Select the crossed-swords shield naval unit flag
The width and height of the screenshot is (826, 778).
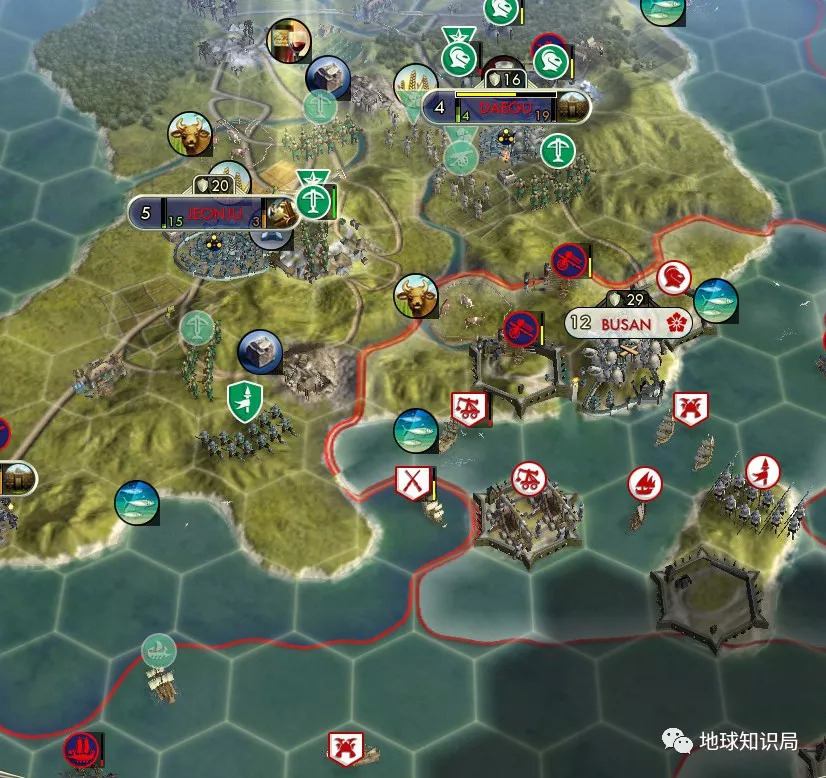click(411, 482)
